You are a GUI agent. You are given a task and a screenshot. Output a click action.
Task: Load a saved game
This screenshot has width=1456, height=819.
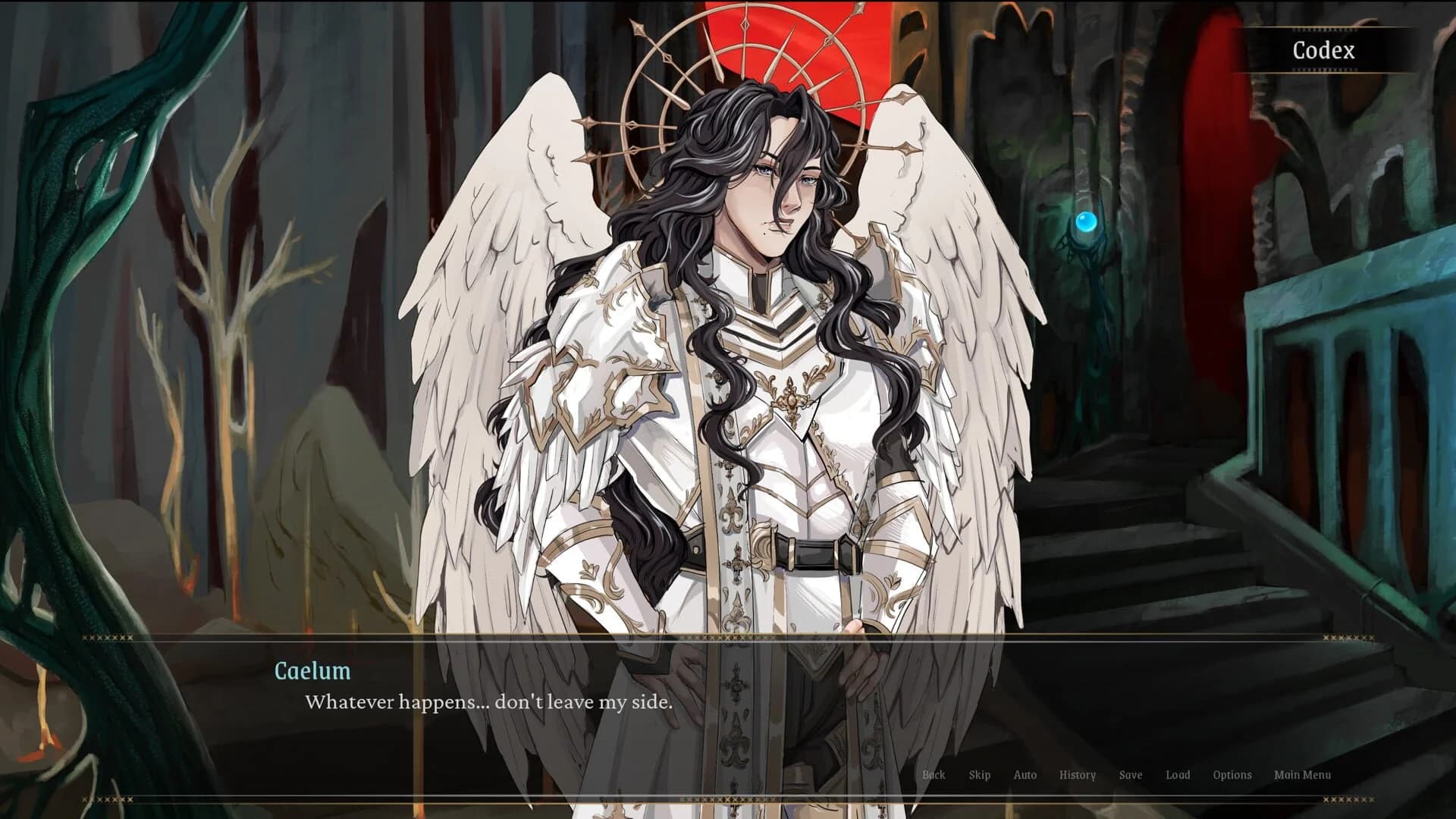(1178, 775)
